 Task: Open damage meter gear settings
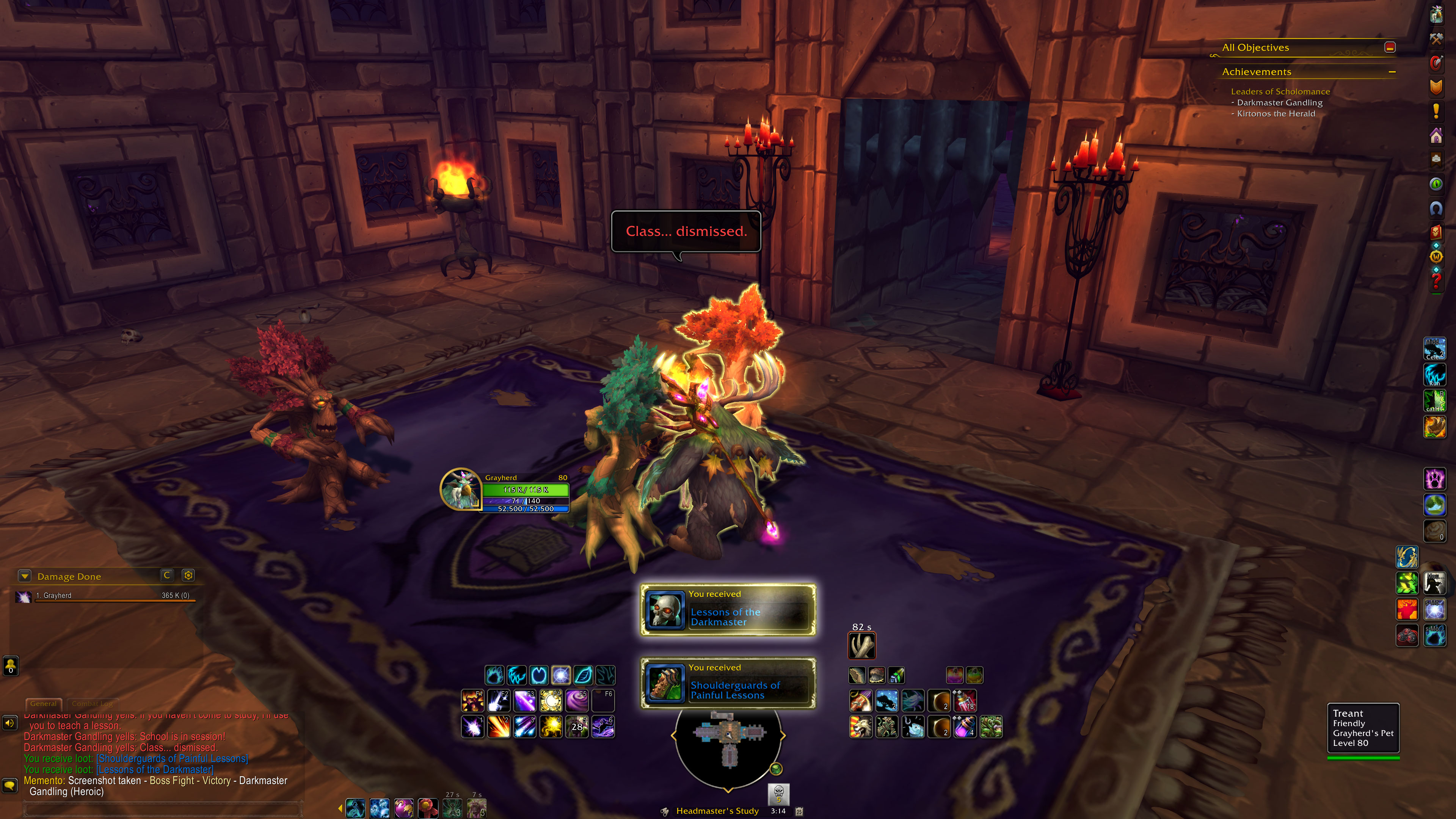(x=188, y=576)
